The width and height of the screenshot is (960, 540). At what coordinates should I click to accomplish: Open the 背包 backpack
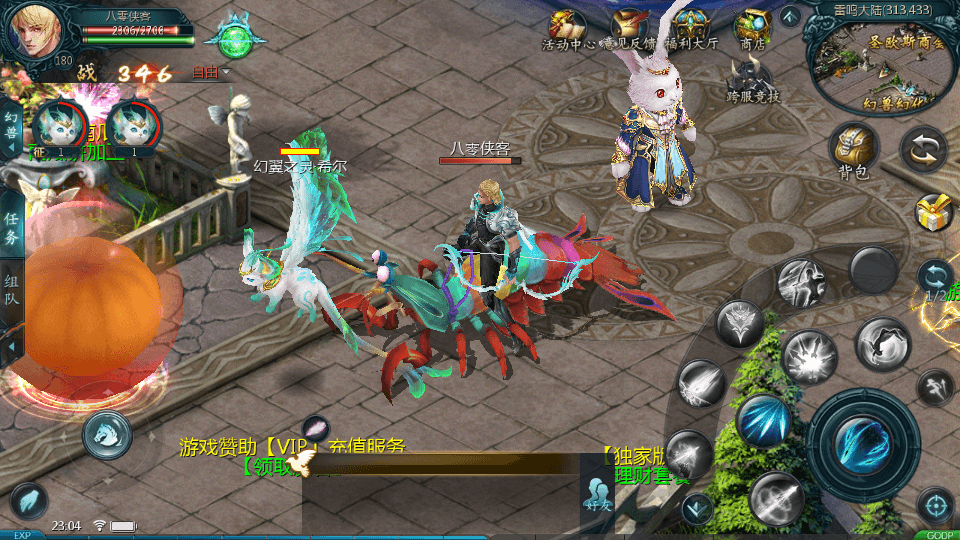point(855,149)
